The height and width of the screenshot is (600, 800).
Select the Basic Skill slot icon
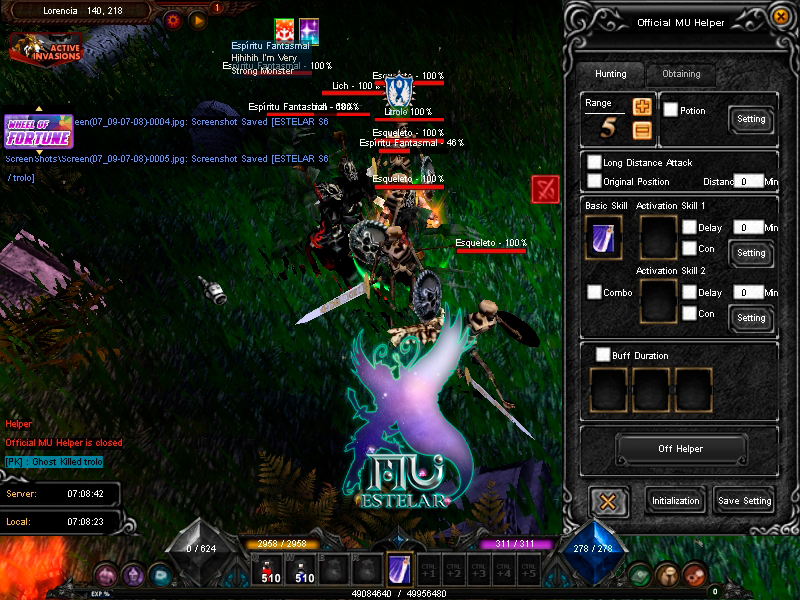(x=604, y=238)
